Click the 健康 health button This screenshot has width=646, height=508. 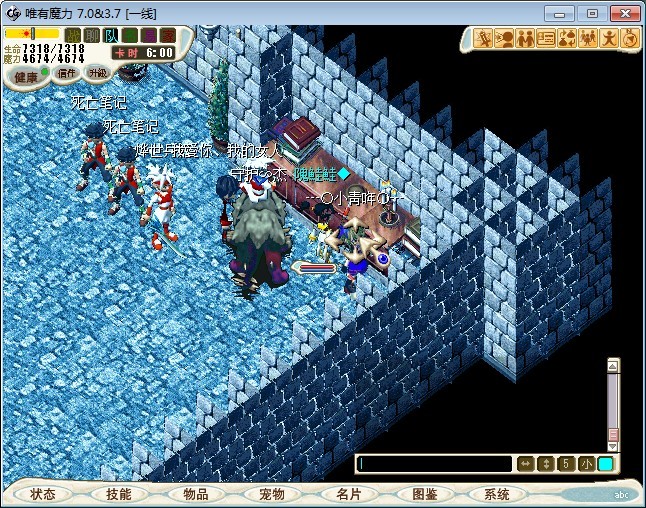pos(26,76)
